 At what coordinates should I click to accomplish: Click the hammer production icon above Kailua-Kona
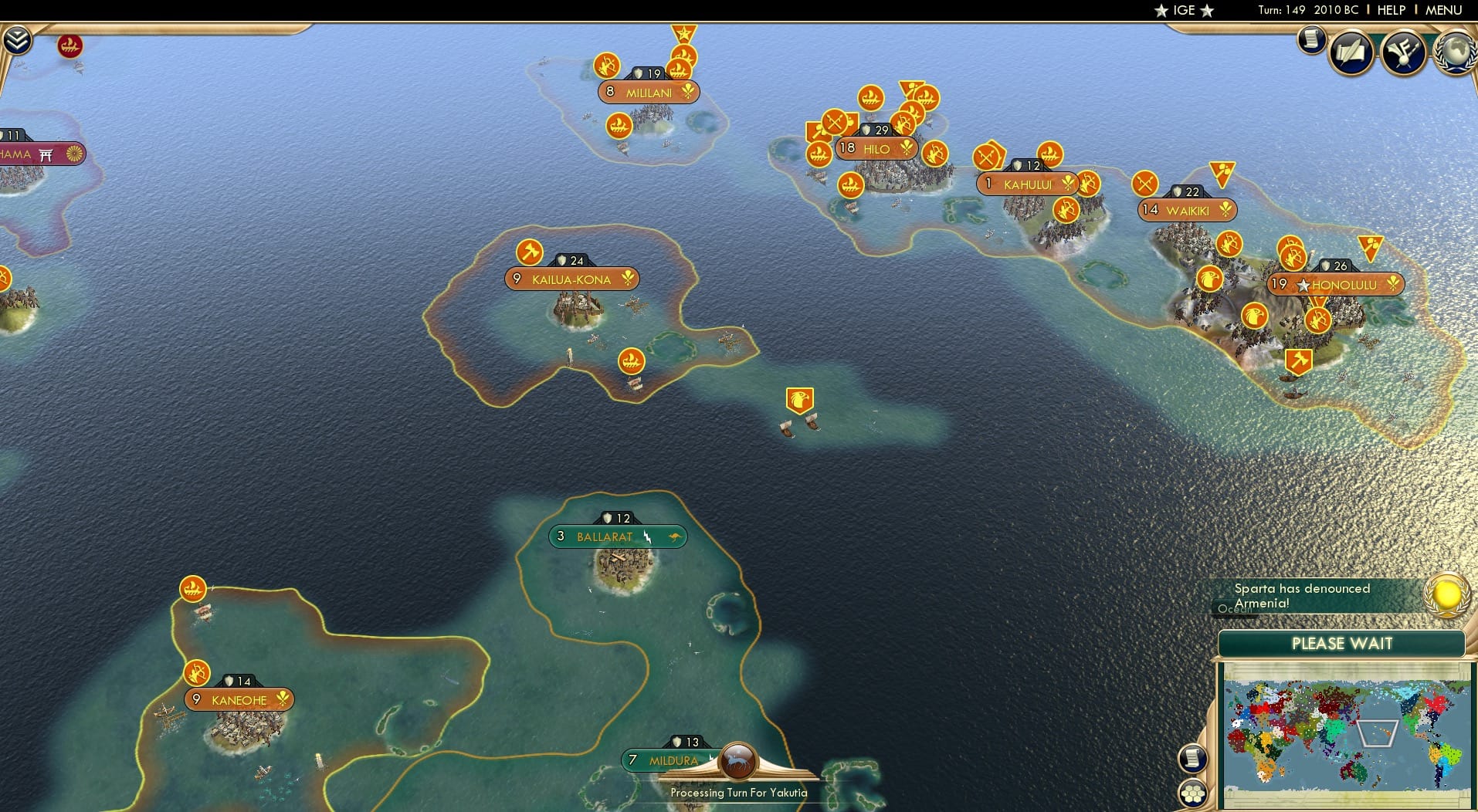pos(530,253)
